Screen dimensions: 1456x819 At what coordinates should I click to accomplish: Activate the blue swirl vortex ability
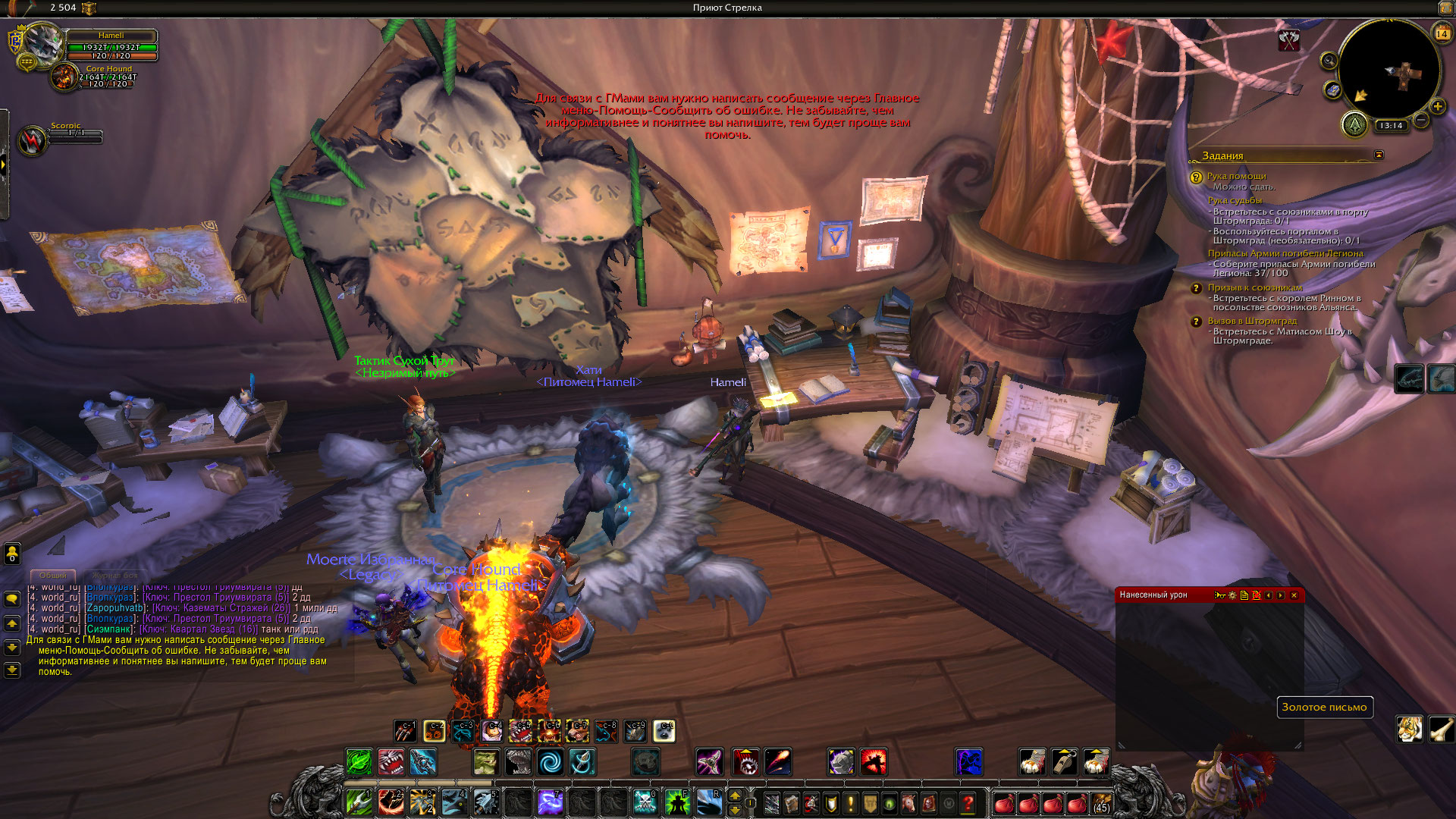pos(551,761)
